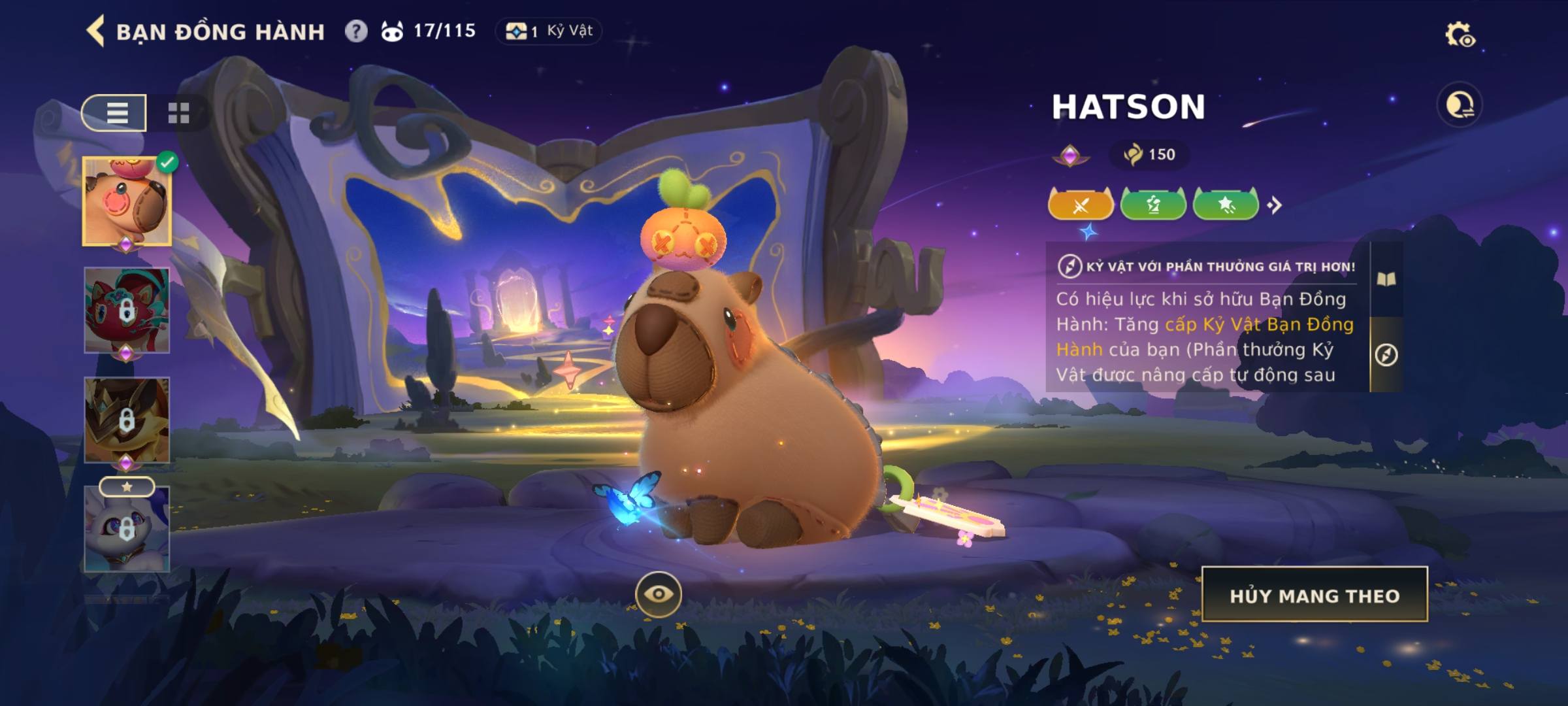This screenshot has height=706, width=1568.
Task: Switch to list view layout
Action: point(115,113)
